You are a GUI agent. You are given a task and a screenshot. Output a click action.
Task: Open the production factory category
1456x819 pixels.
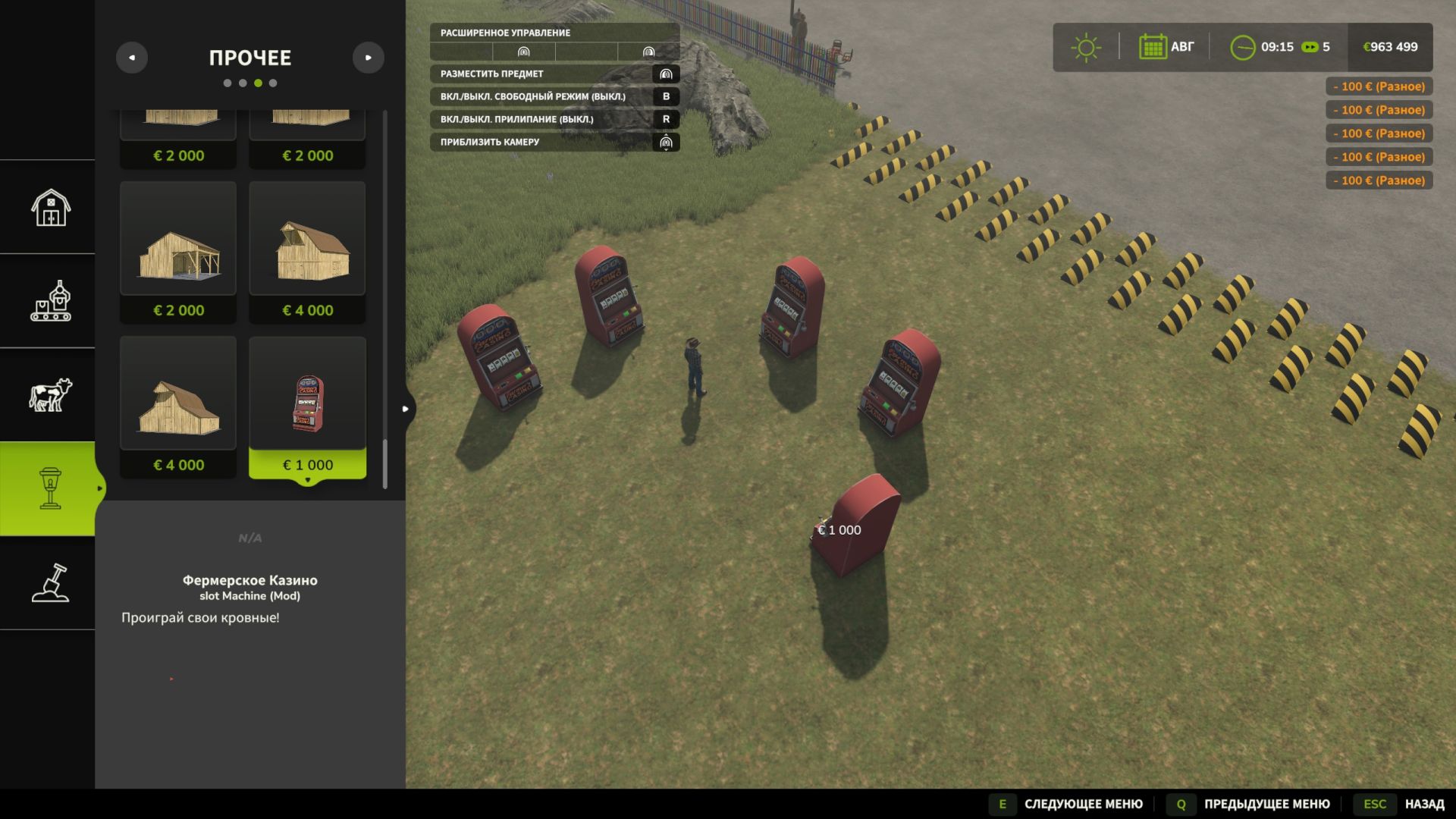point(50,301)
